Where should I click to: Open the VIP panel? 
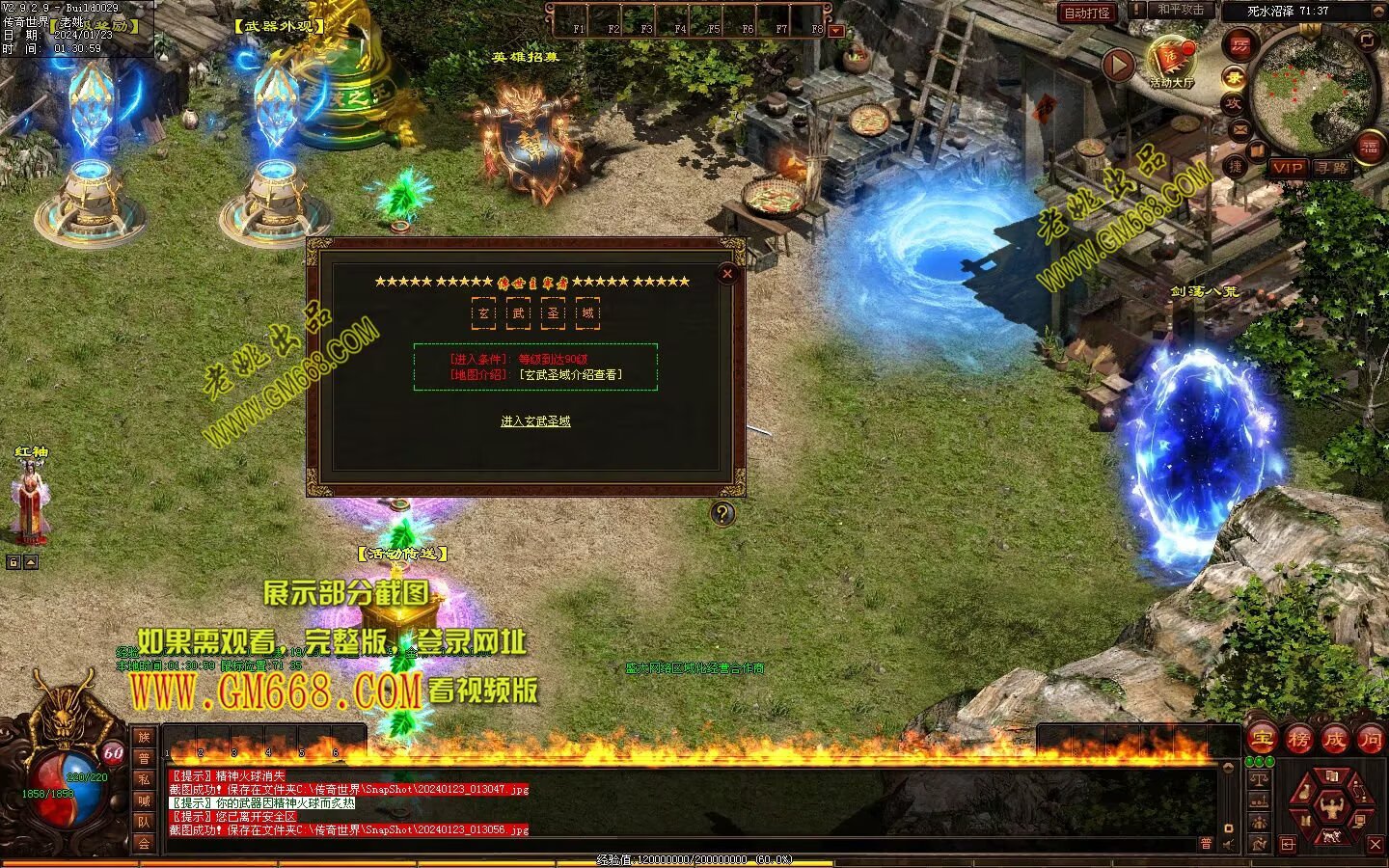tap(1287, 167)
